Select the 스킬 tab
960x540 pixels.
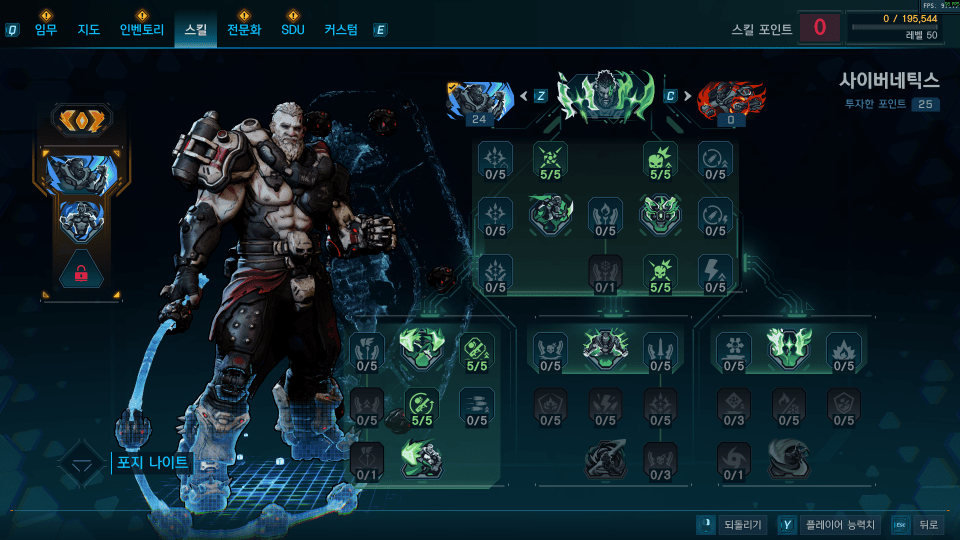coord(195,30)
